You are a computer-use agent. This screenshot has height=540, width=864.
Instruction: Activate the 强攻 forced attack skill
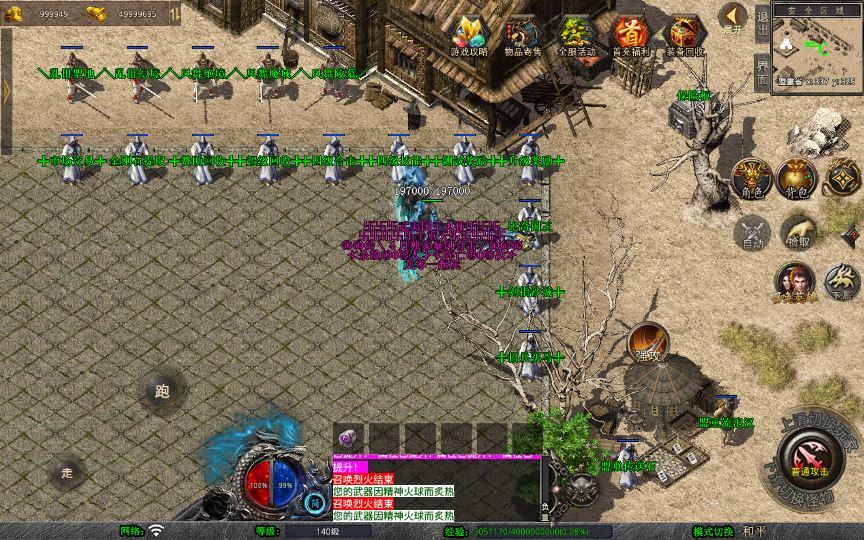tap(648, 342)
